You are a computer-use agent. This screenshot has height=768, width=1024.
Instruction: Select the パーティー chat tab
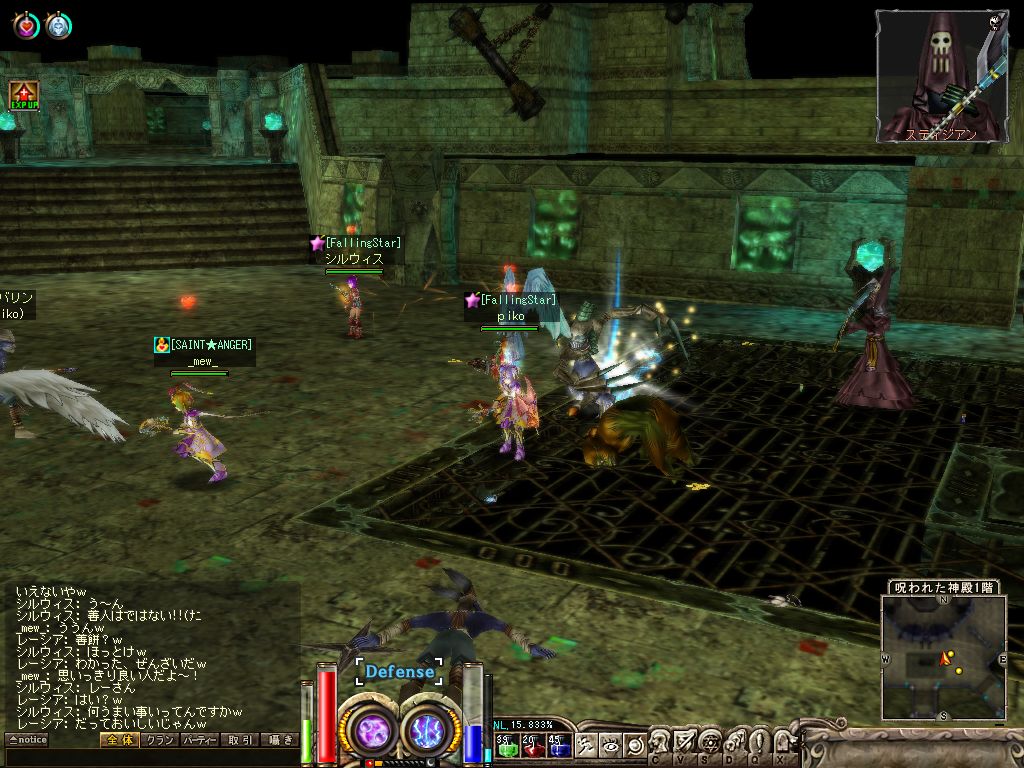[200, 740]
